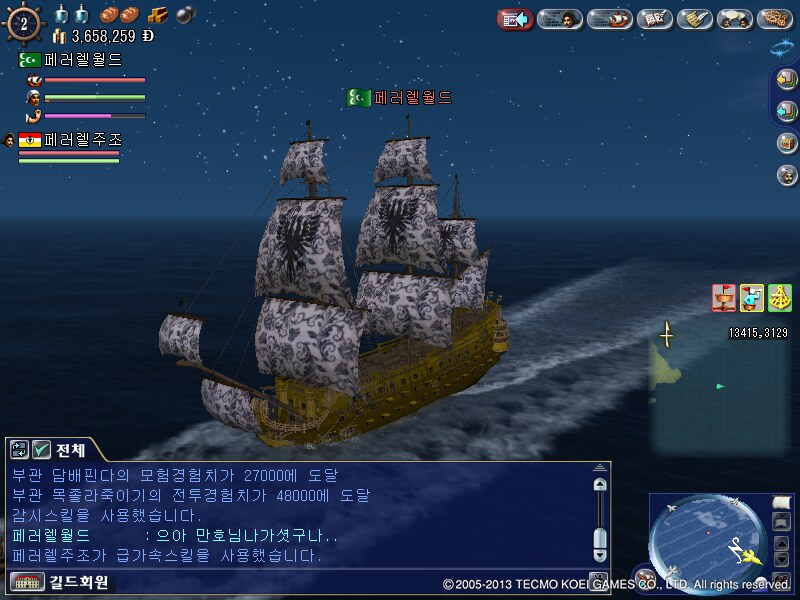Click the cyan arrow panel button
800x600 pixels.
coord(786,112)
